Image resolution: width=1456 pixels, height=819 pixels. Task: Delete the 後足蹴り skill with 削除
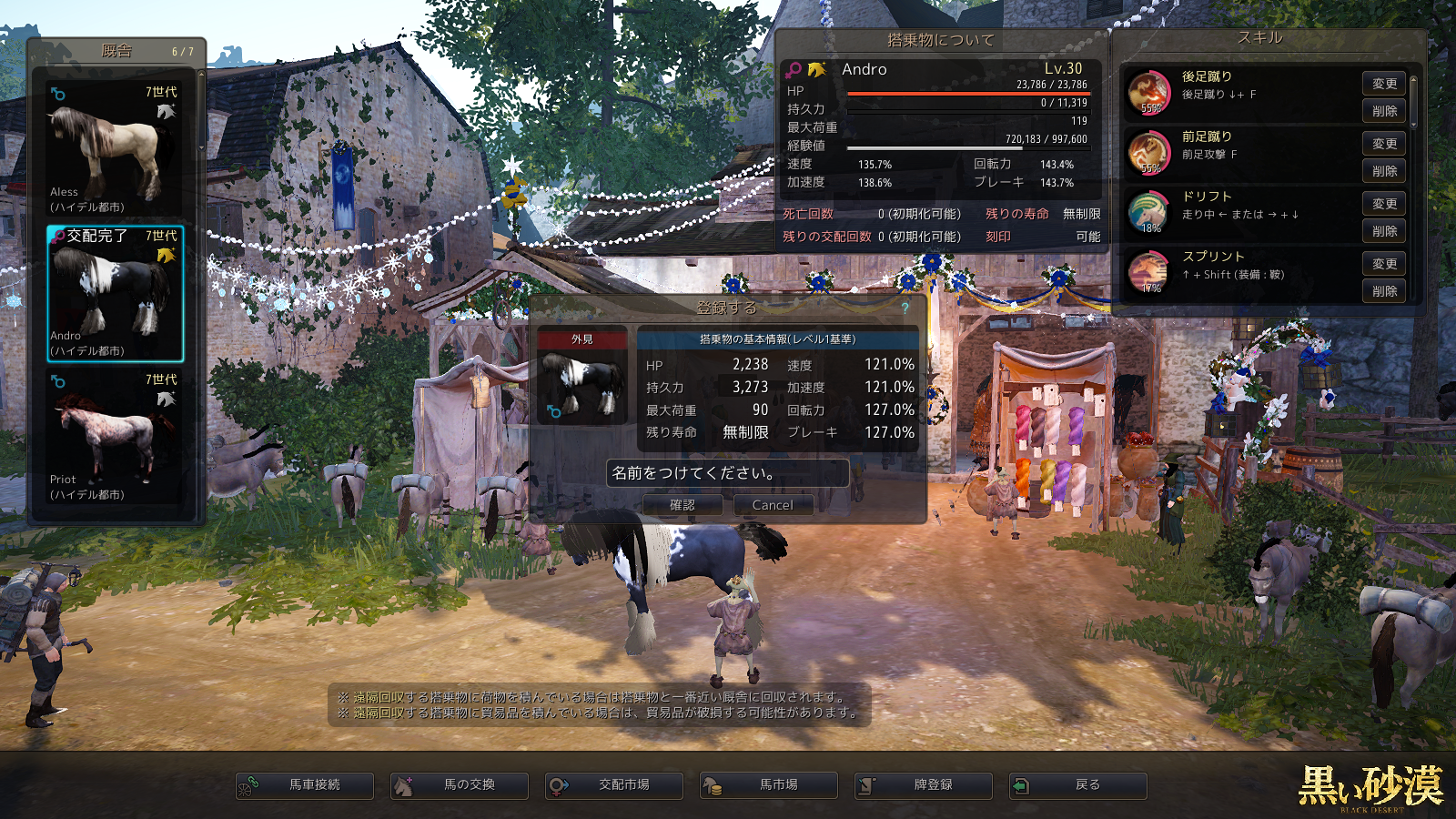point(1384,111)
